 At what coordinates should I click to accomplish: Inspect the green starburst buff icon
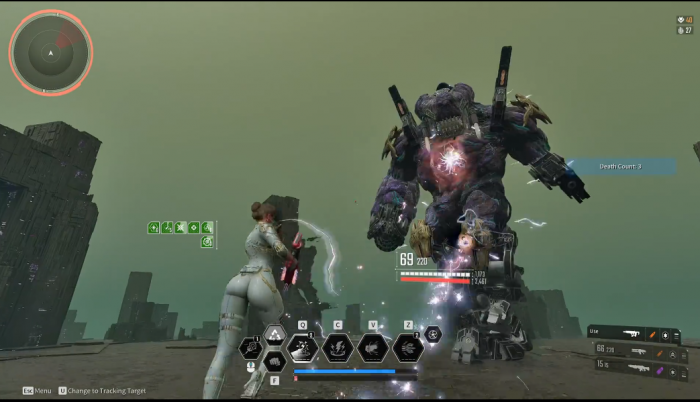181,228
